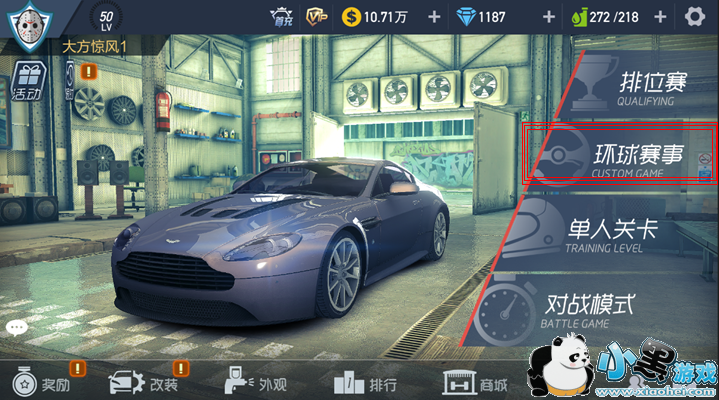Viewport: 719px width, 400px height.
Task: Open the settings gear icon
Action: pos(695,16)
